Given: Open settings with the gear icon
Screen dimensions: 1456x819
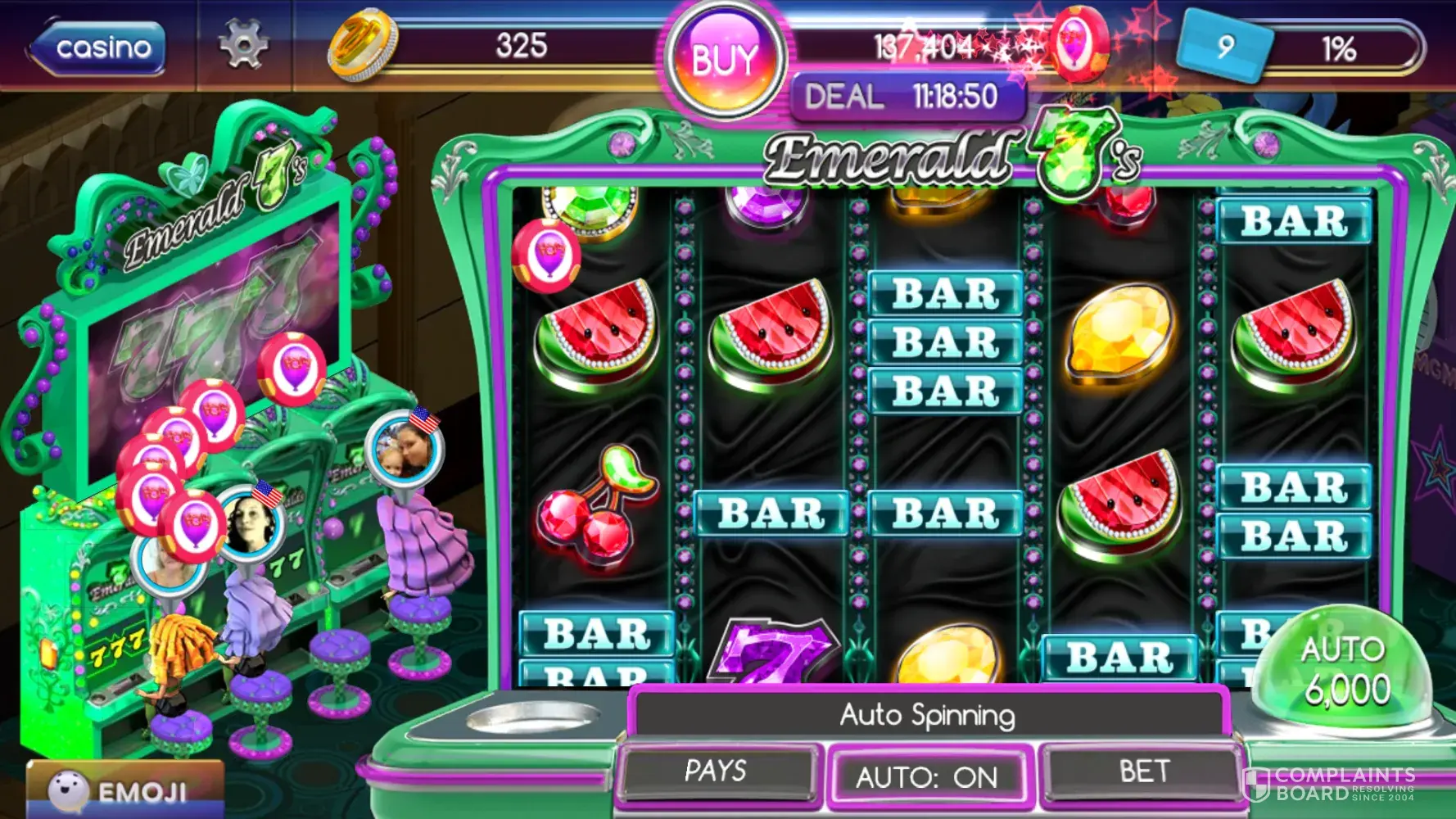Looking at the screenshot, I should (243, 43).
